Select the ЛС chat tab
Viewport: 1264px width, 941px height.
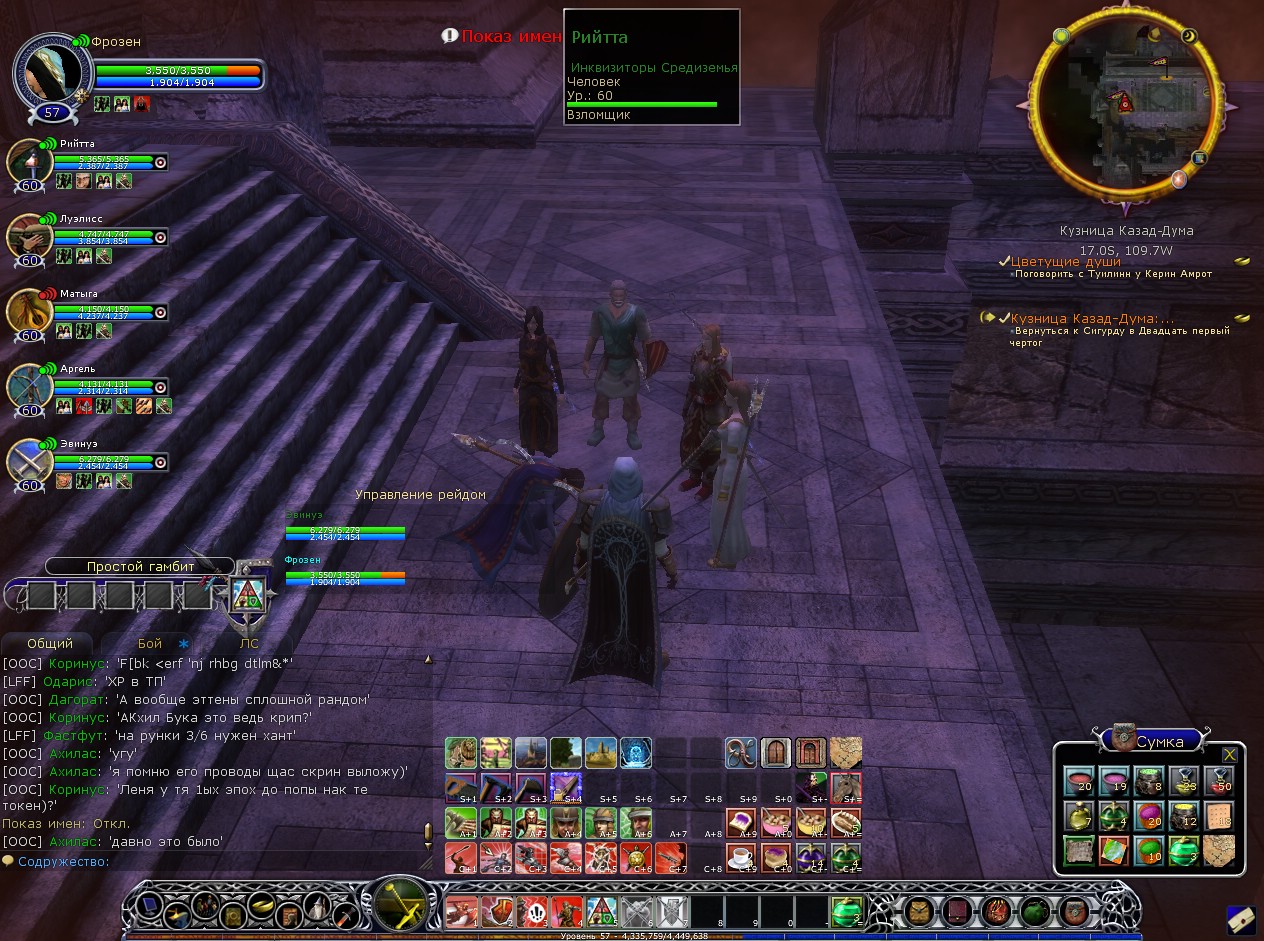249,645
